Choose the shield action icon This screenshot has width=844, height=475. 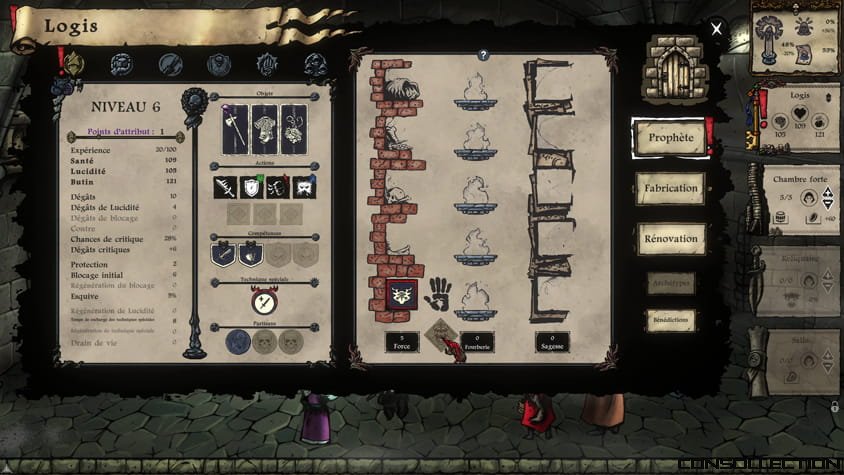[x=250, y=187]
